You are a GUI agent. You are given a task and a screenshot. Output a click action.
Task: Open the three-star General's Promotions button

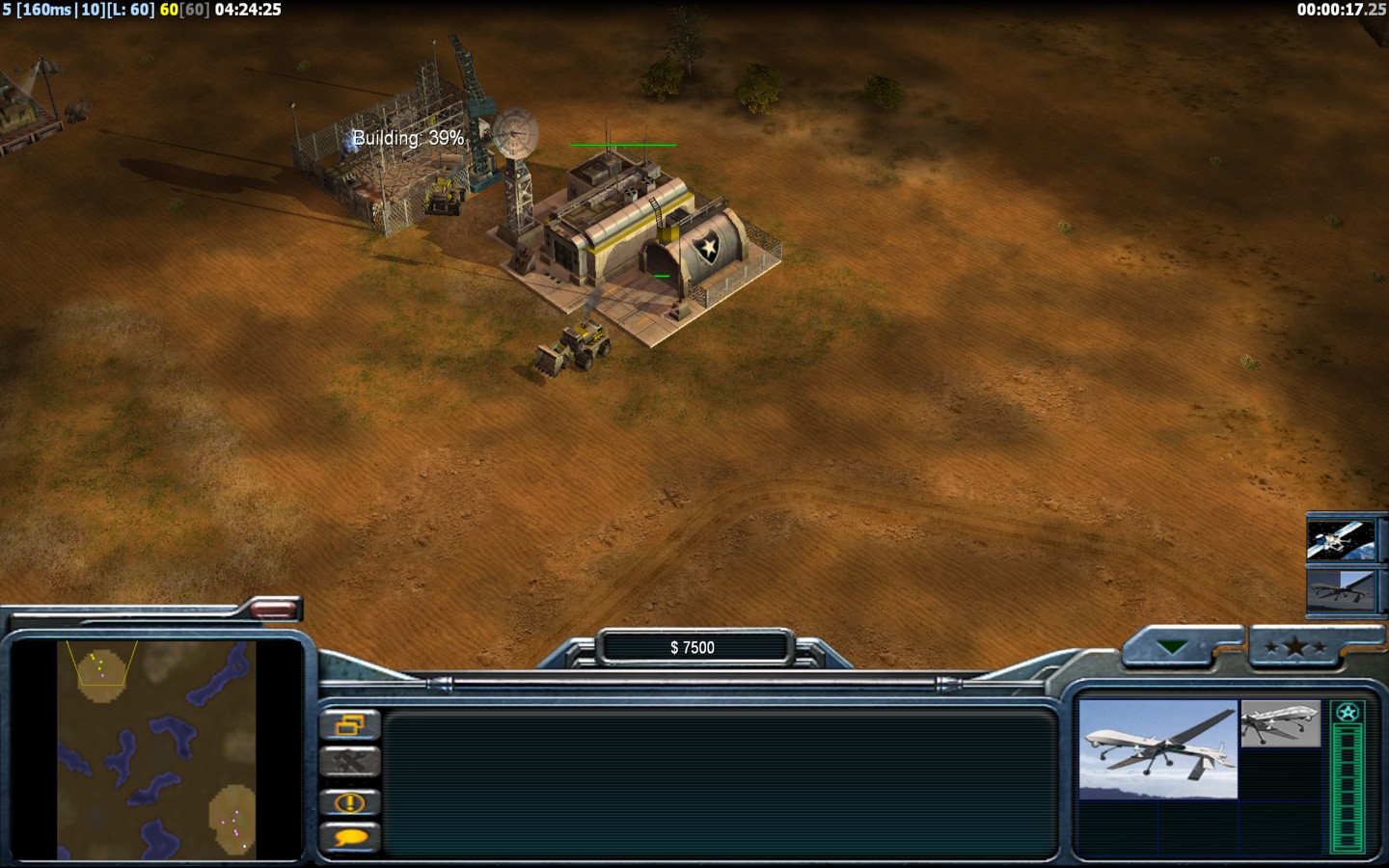(1294, 647)
